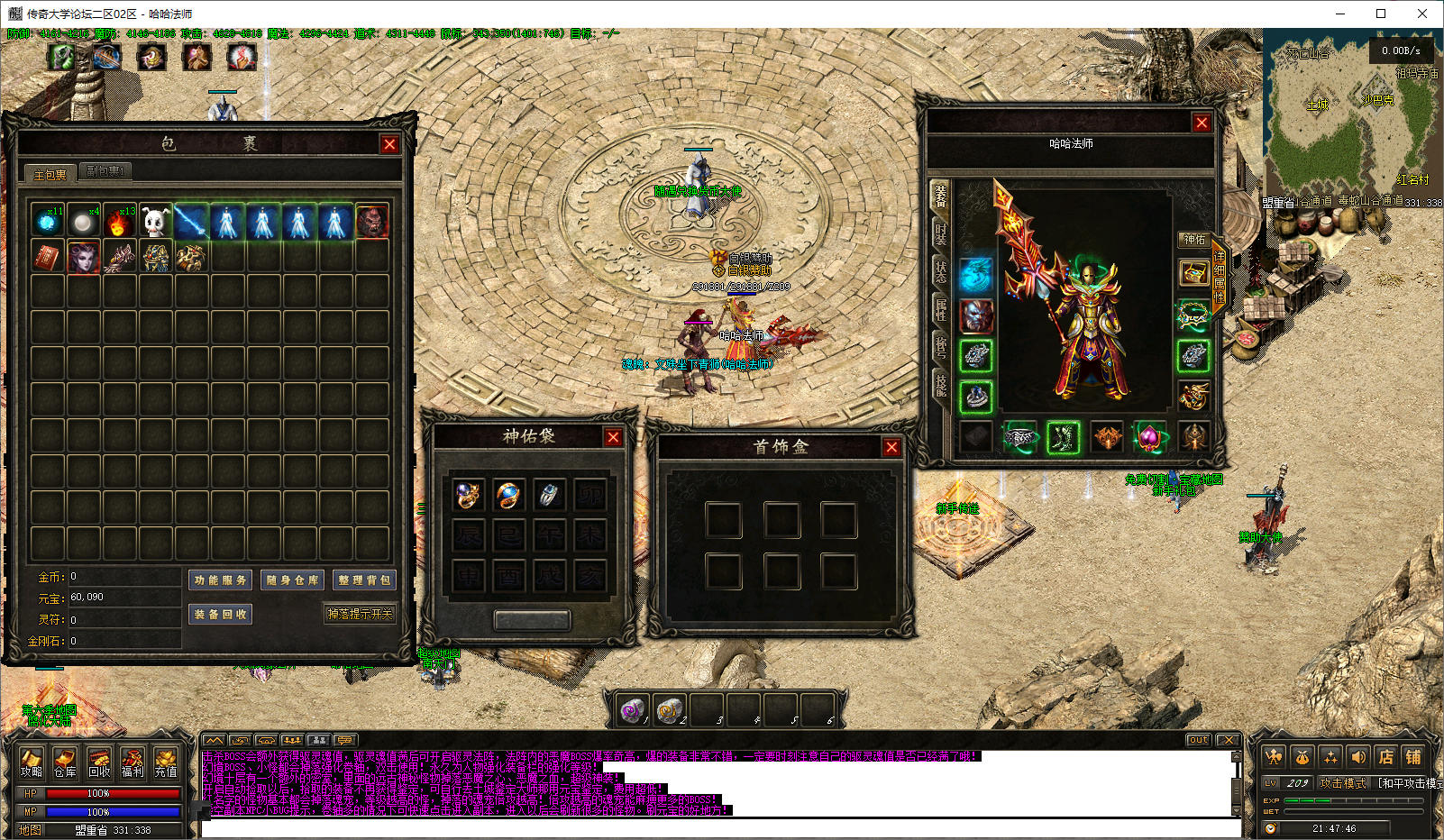Toggle the 掉落提示开关 drop notice
This screenshot has height=840, width=1444.
click(x=360, y=614)
